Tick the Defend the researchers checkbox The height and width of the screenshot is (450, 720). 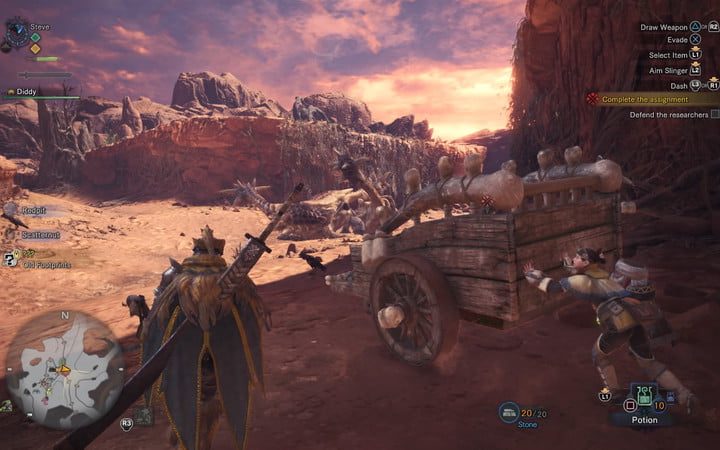coord(714,115)
